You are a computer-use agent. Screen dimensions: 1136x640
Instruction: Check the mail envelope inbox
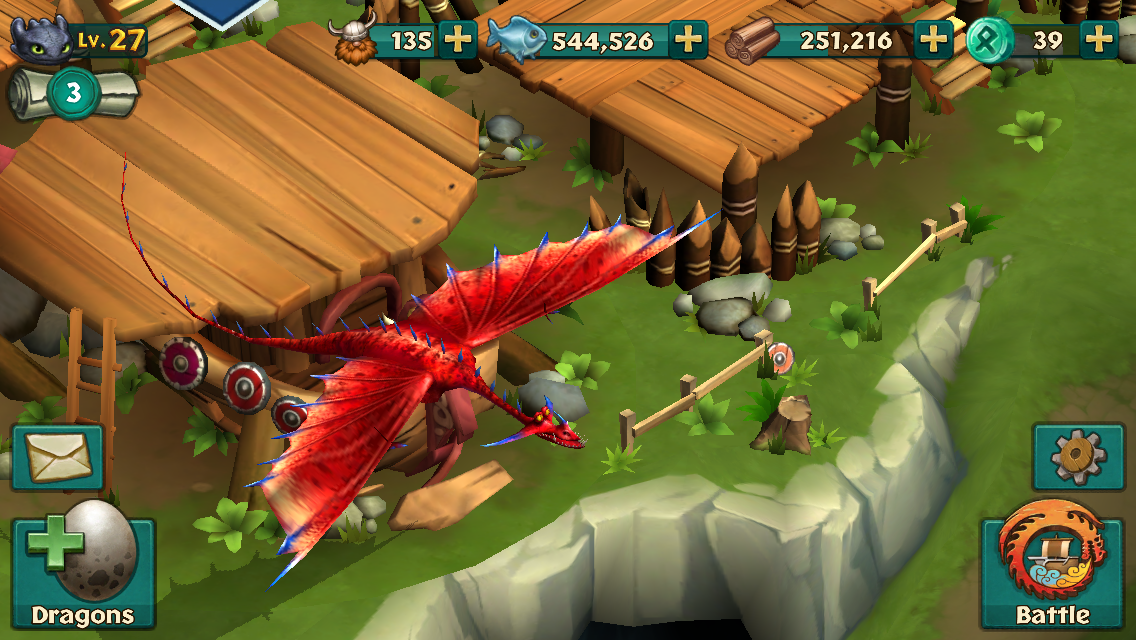[x=56, y=459]
